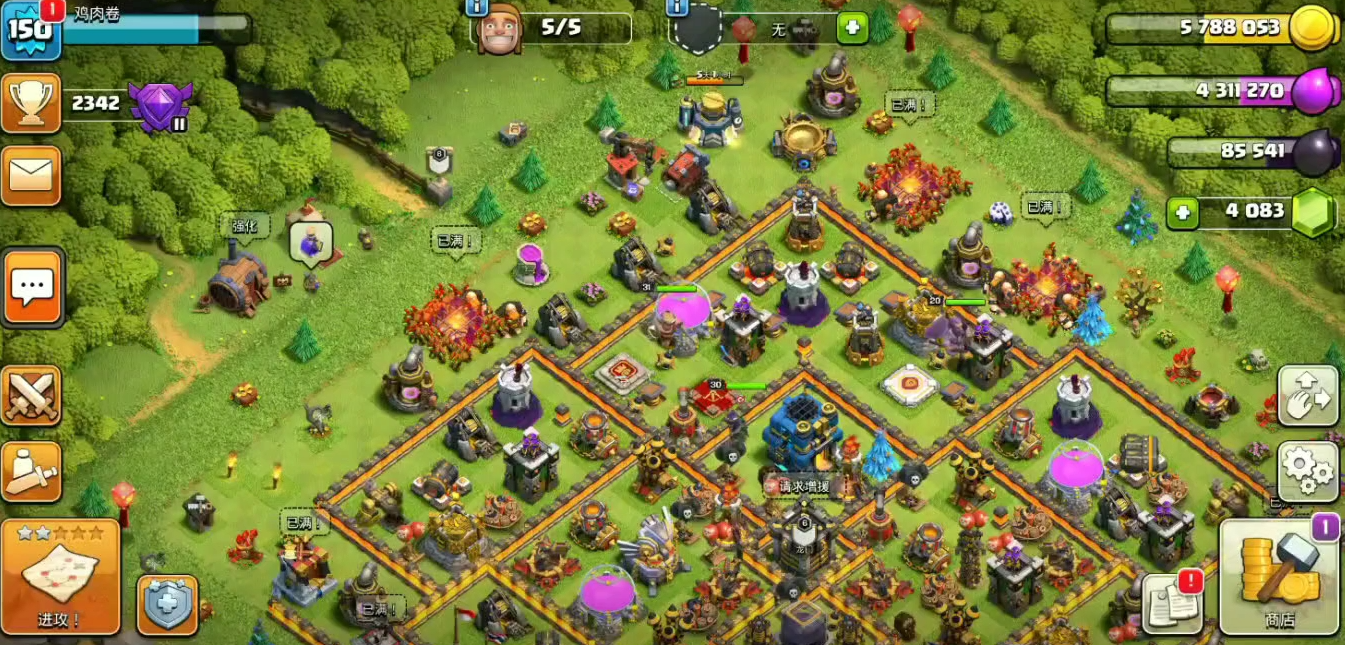
Task: Open the notes with red alert
Action: coord(1171,603)
